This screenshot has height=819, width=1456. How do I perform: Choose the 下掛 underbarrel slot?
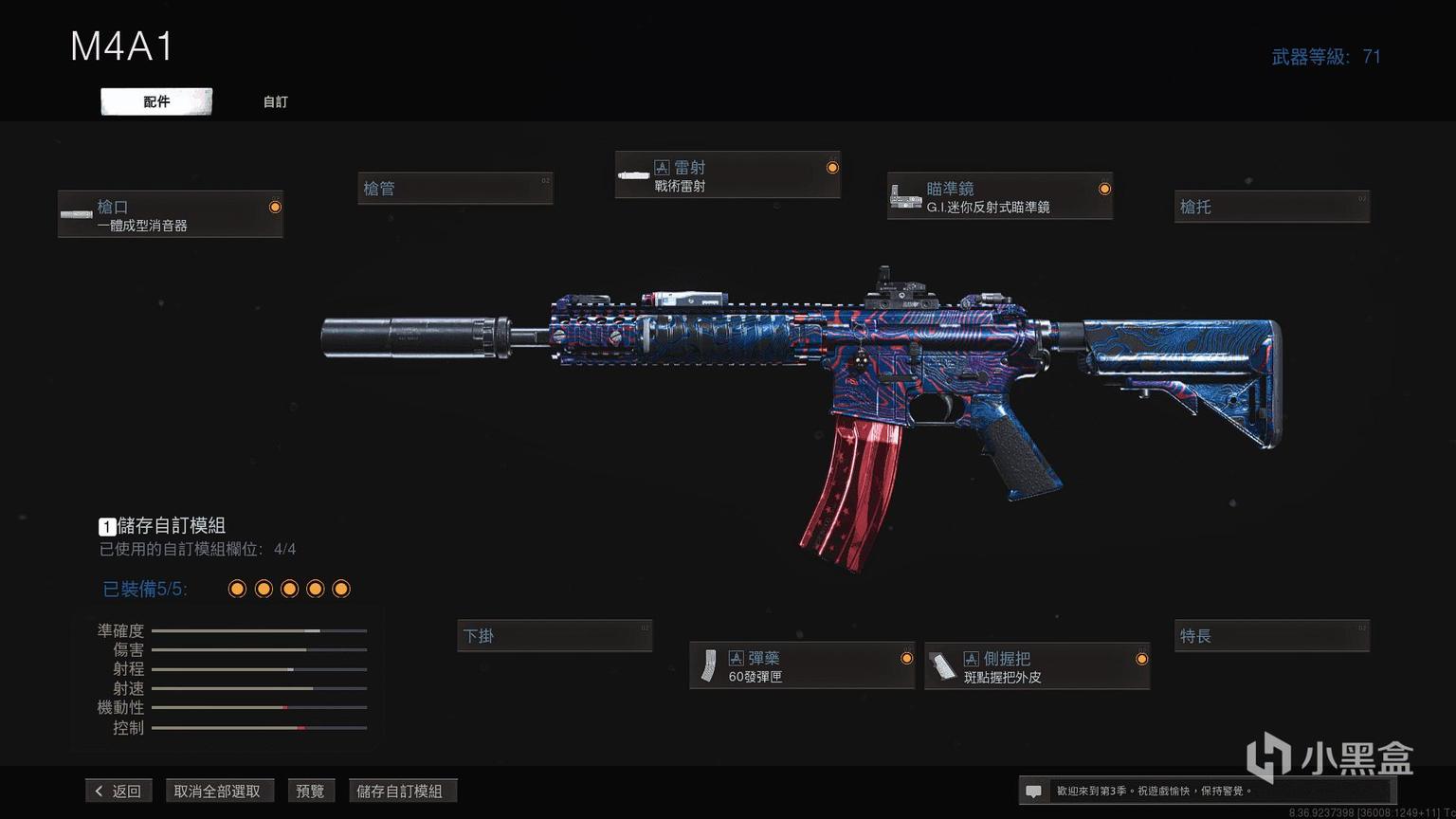tap(555, 636)
